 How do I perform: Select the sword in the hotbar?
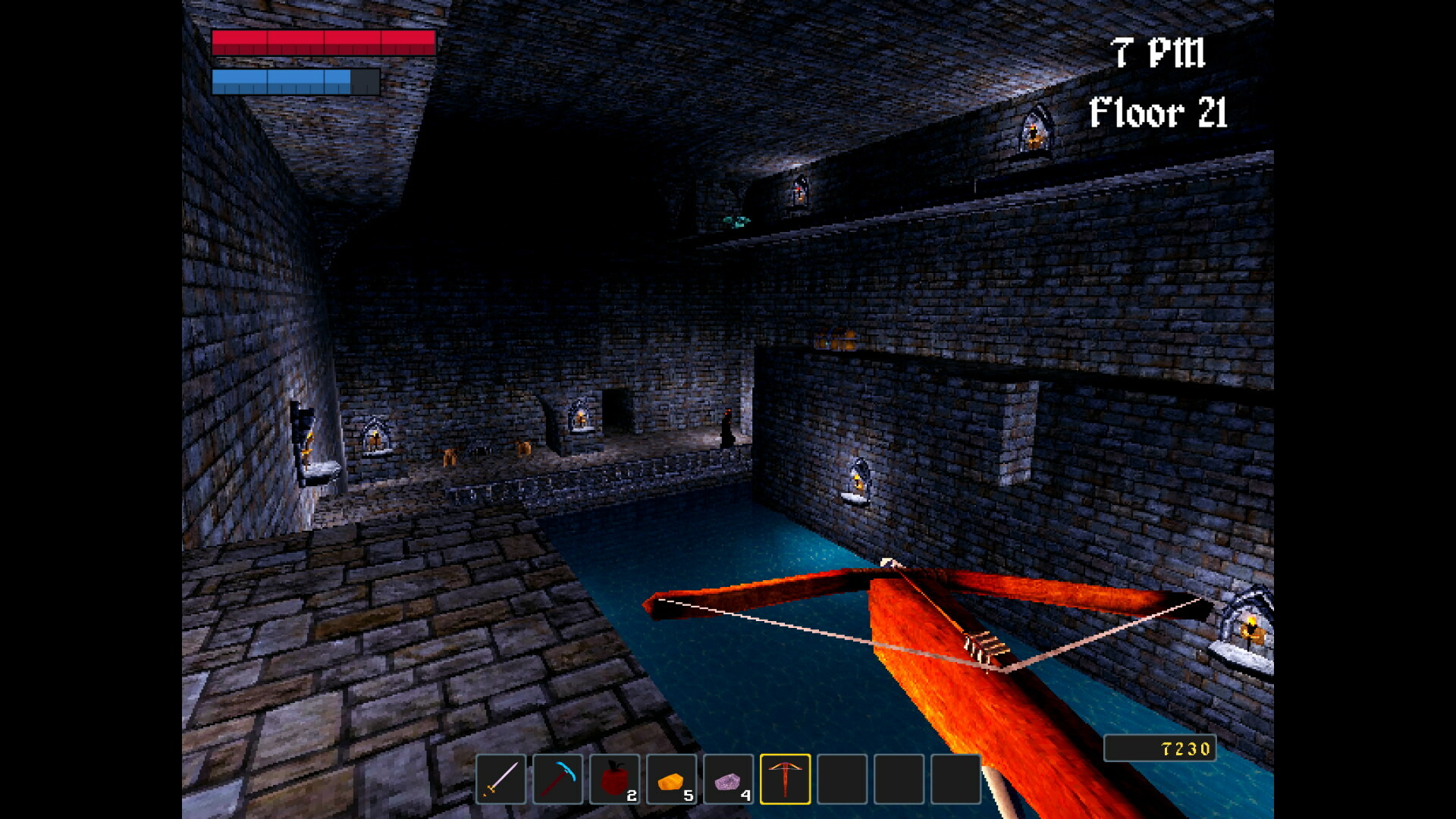click(500, 779)
